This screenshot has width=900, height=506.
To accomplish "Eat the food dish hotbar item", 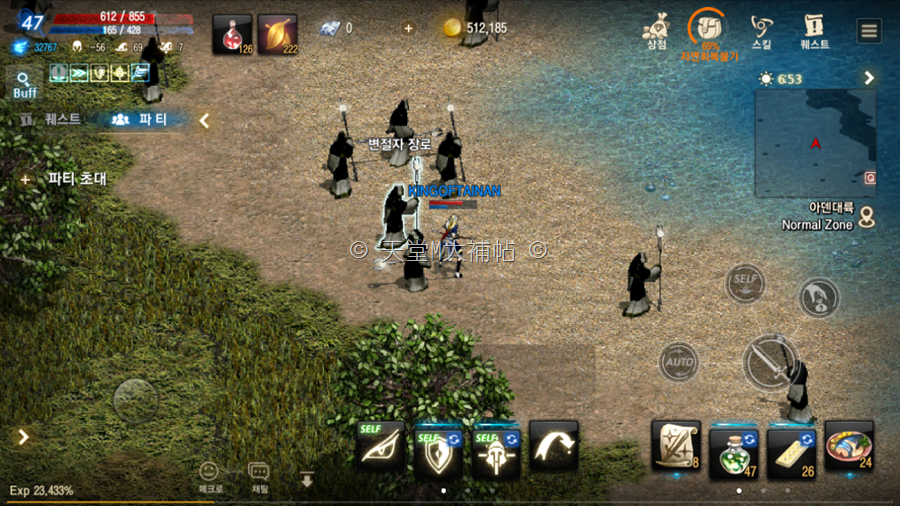I will [x=850, y=446].
